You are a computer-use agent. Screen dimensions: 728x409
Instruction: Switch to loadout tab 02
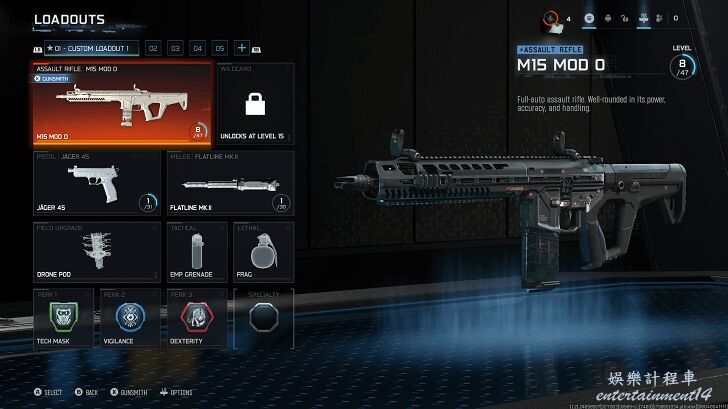pos(153,48)
